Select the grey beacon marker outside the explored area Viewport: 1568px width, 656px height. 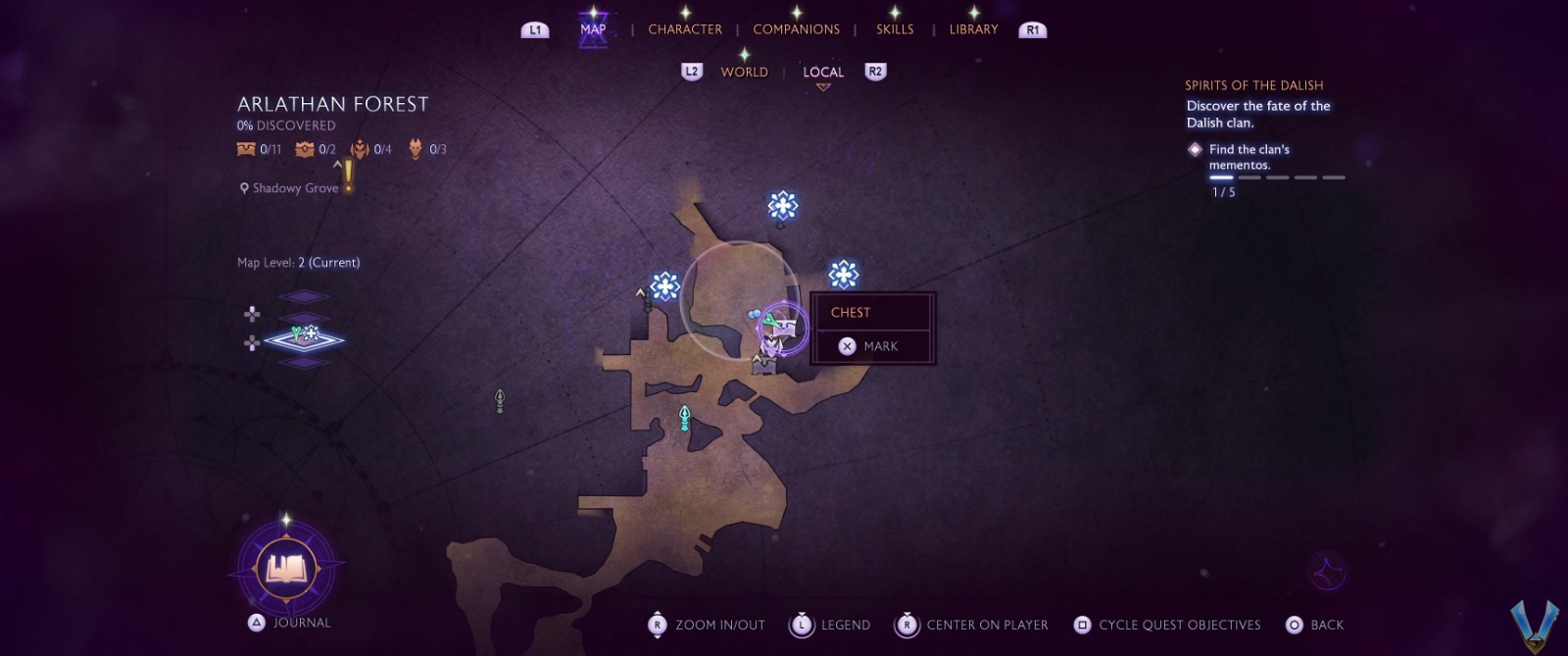[x=500, y=400]
